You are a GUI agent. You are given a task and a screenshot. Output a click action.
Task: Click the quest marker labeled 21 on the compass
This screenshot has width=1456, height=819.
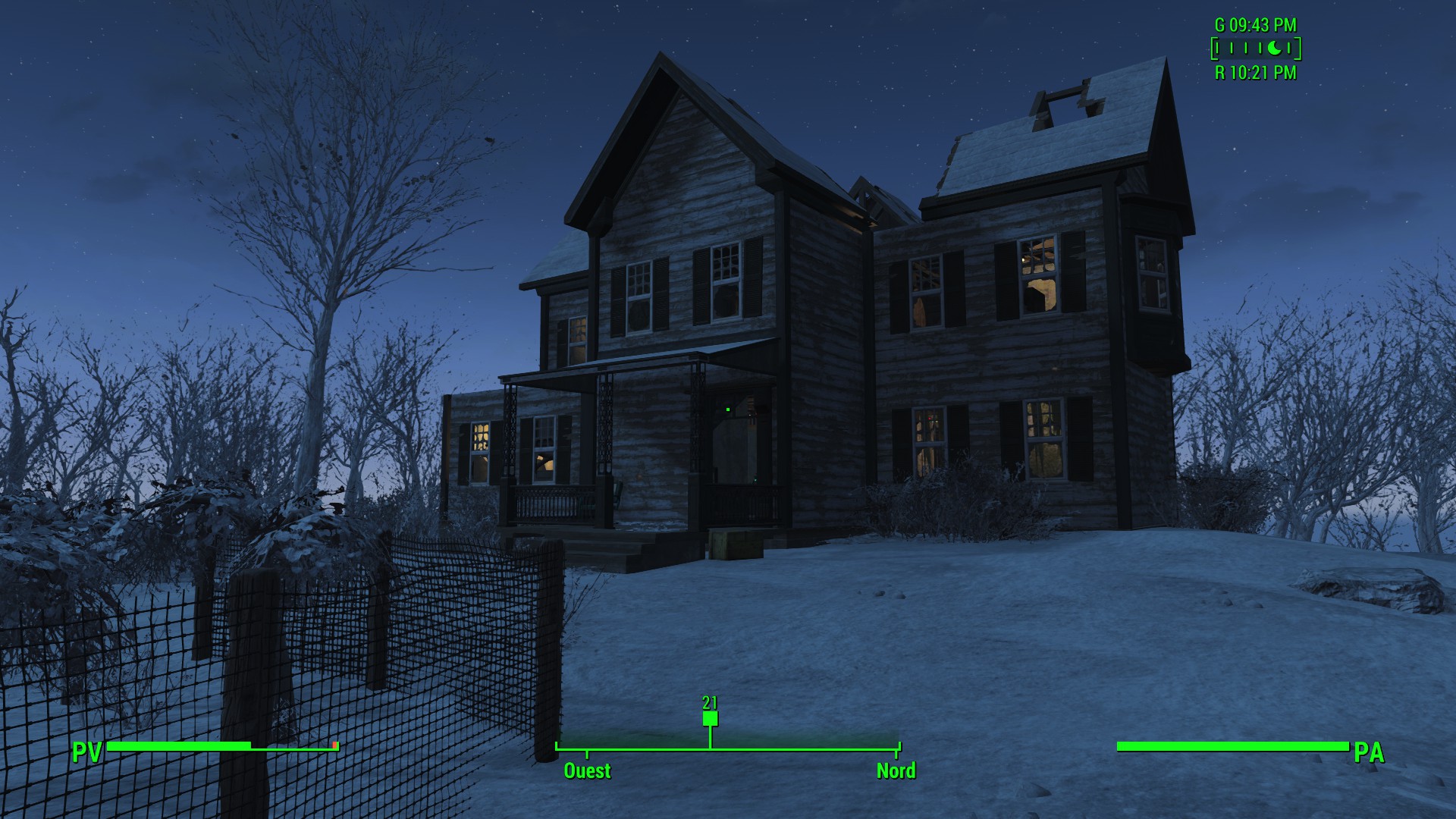point(710,718)
